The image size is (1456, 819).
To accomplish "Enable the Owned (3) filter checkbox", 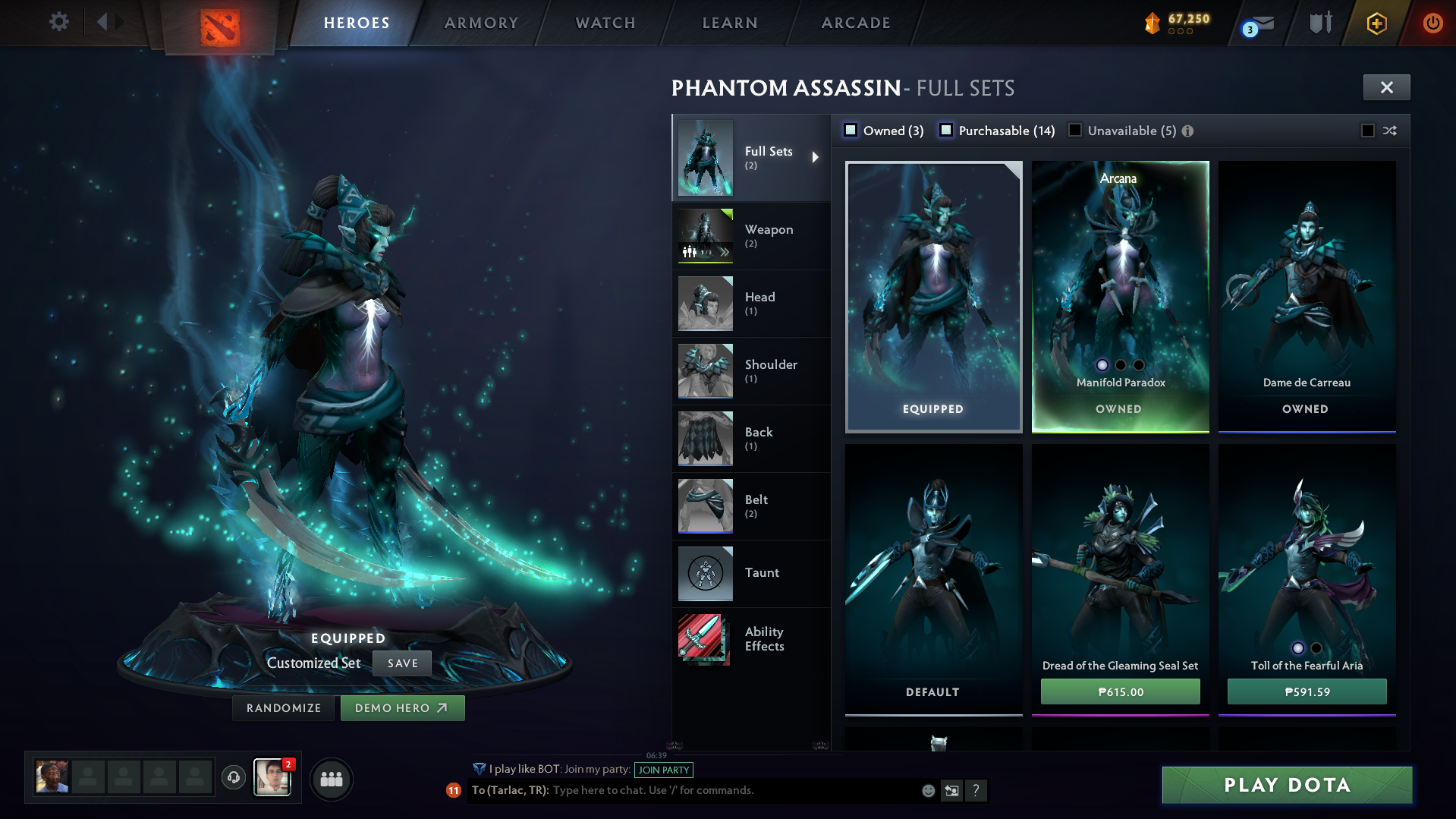I will coord(851,130).
